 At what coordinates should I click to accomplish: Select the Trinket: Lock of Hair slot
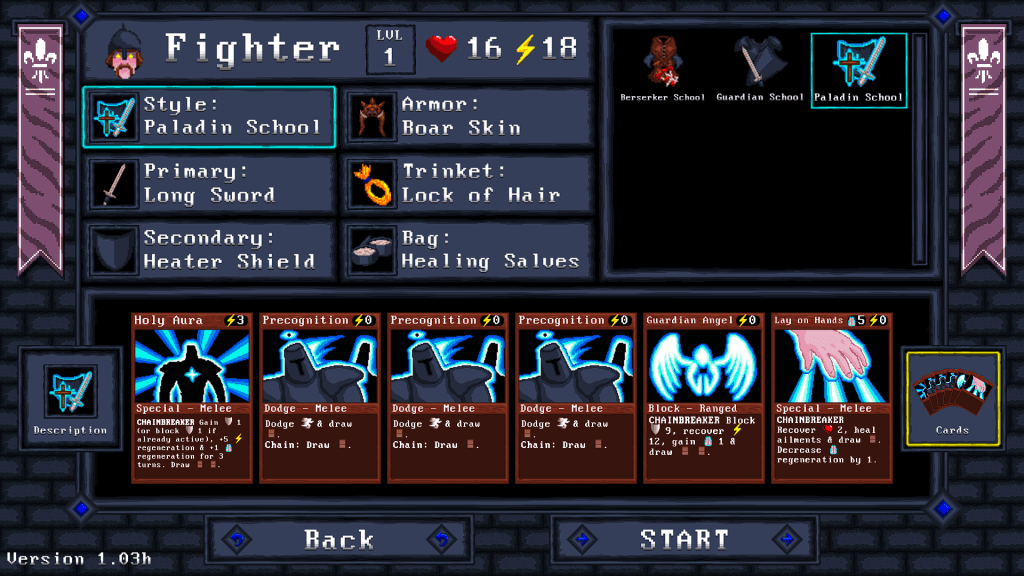pos(467,183)
